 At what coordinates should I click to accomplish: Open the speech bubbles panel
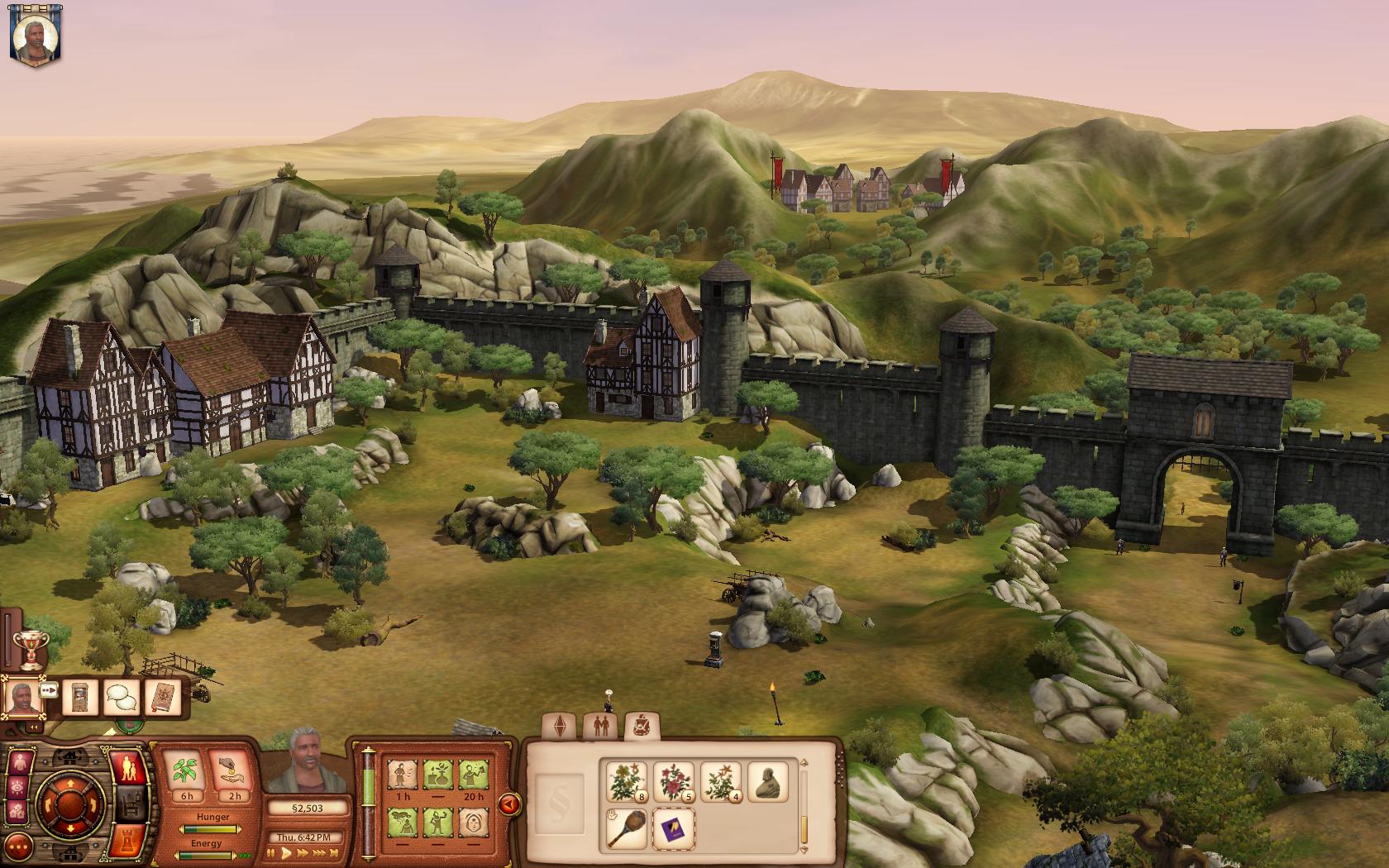coord(121,698)
